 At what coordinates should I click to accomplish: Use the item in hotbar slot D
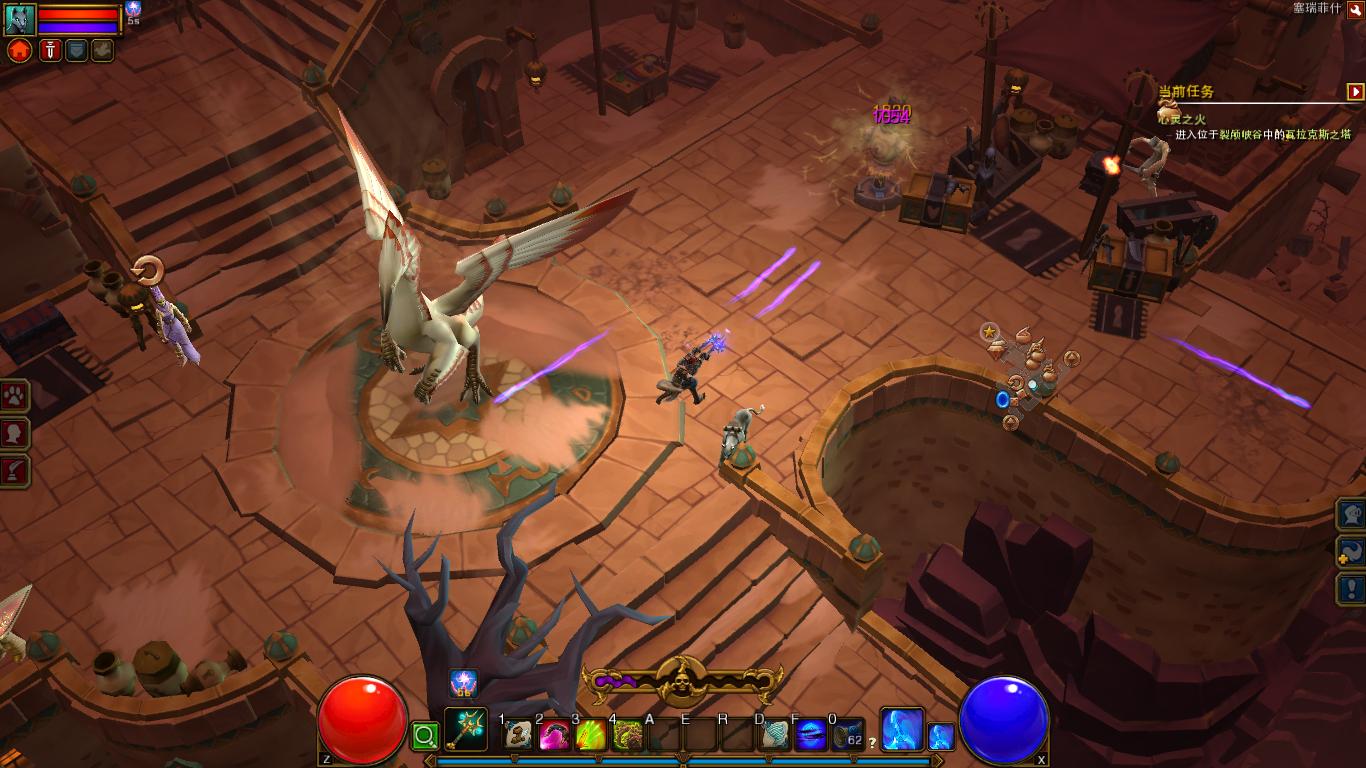click(775, 736)
